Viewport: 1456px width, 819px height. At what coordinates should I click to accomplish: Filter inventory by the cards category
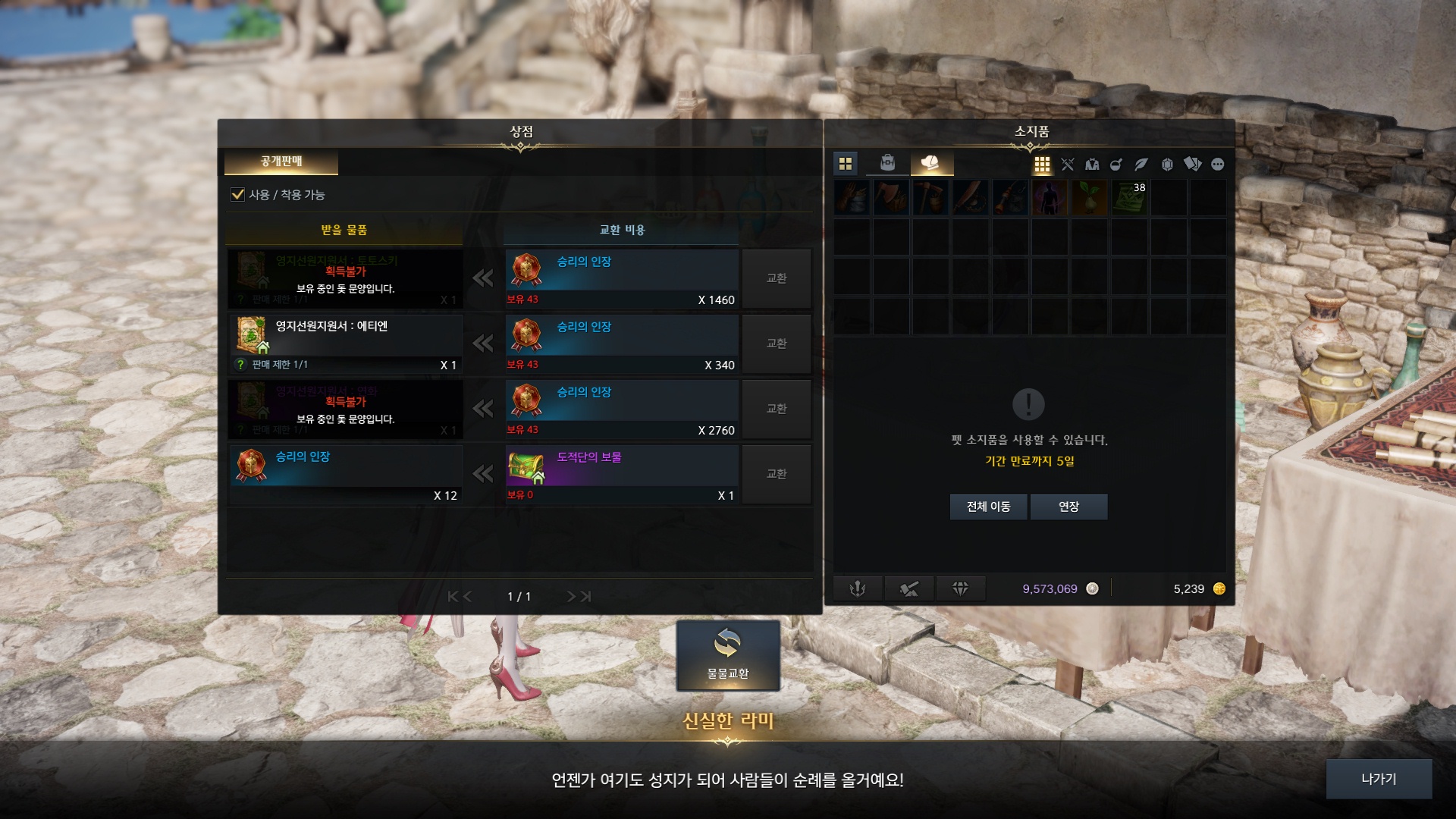pyautogui.click(x=1192, y=165)
